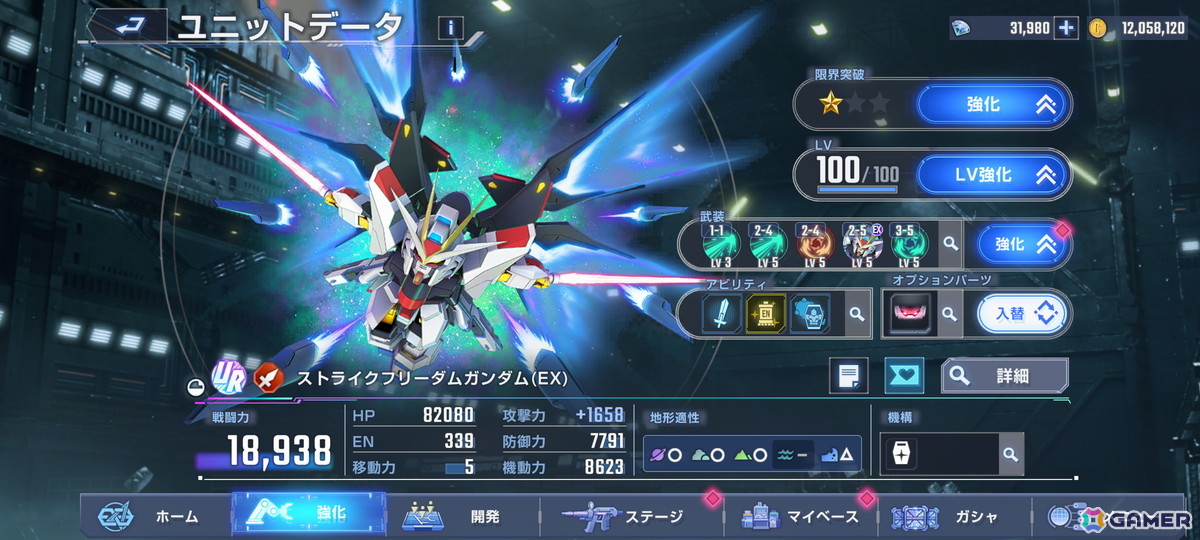Image resolution: width=1200 pixels, height=540 pixels.
Task: Tap the 限界突破 強化 button
Action: pyautogui.click(x=993, y=104)
